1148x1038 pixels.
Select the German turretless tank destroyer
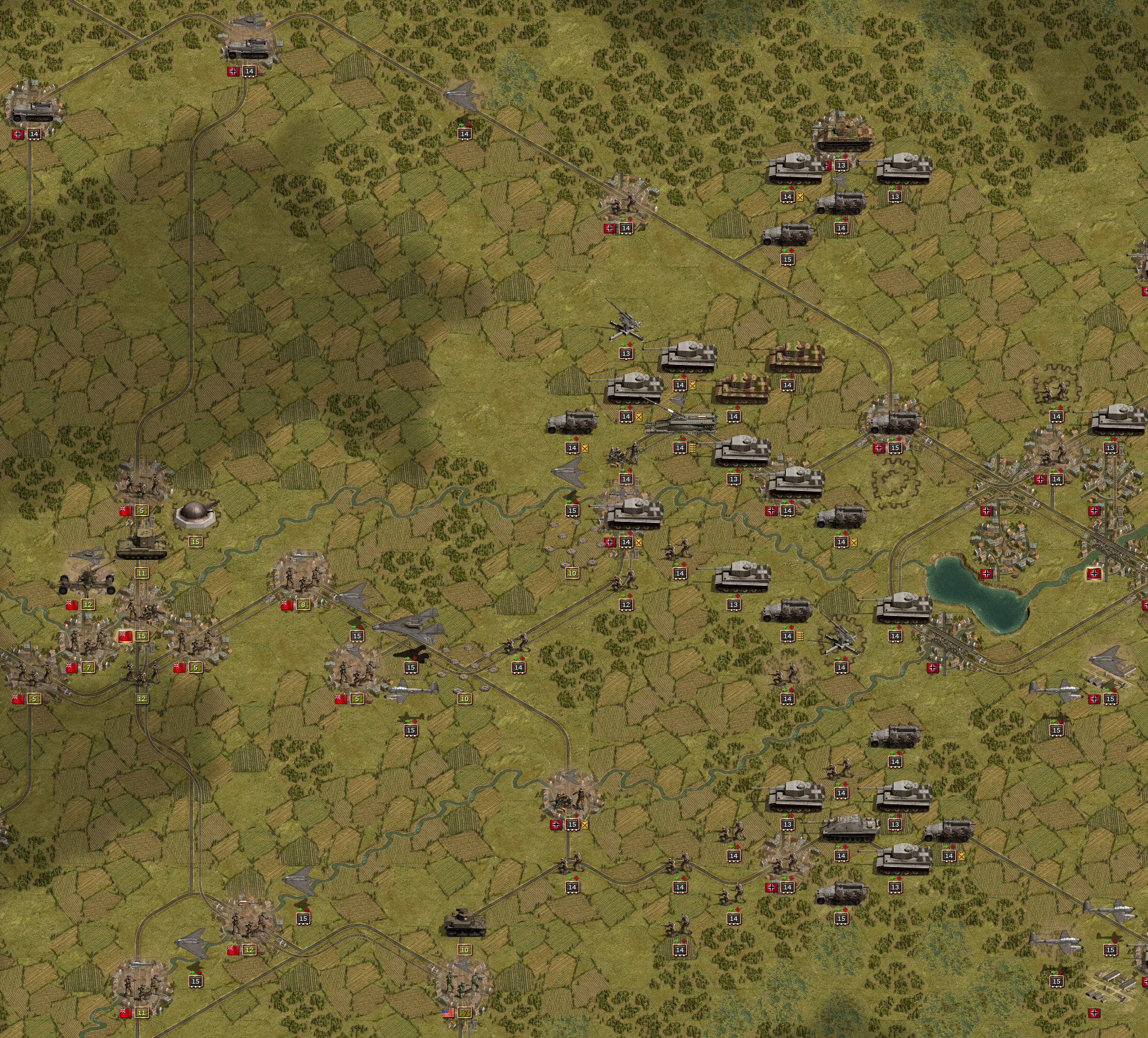click(849, 827)
